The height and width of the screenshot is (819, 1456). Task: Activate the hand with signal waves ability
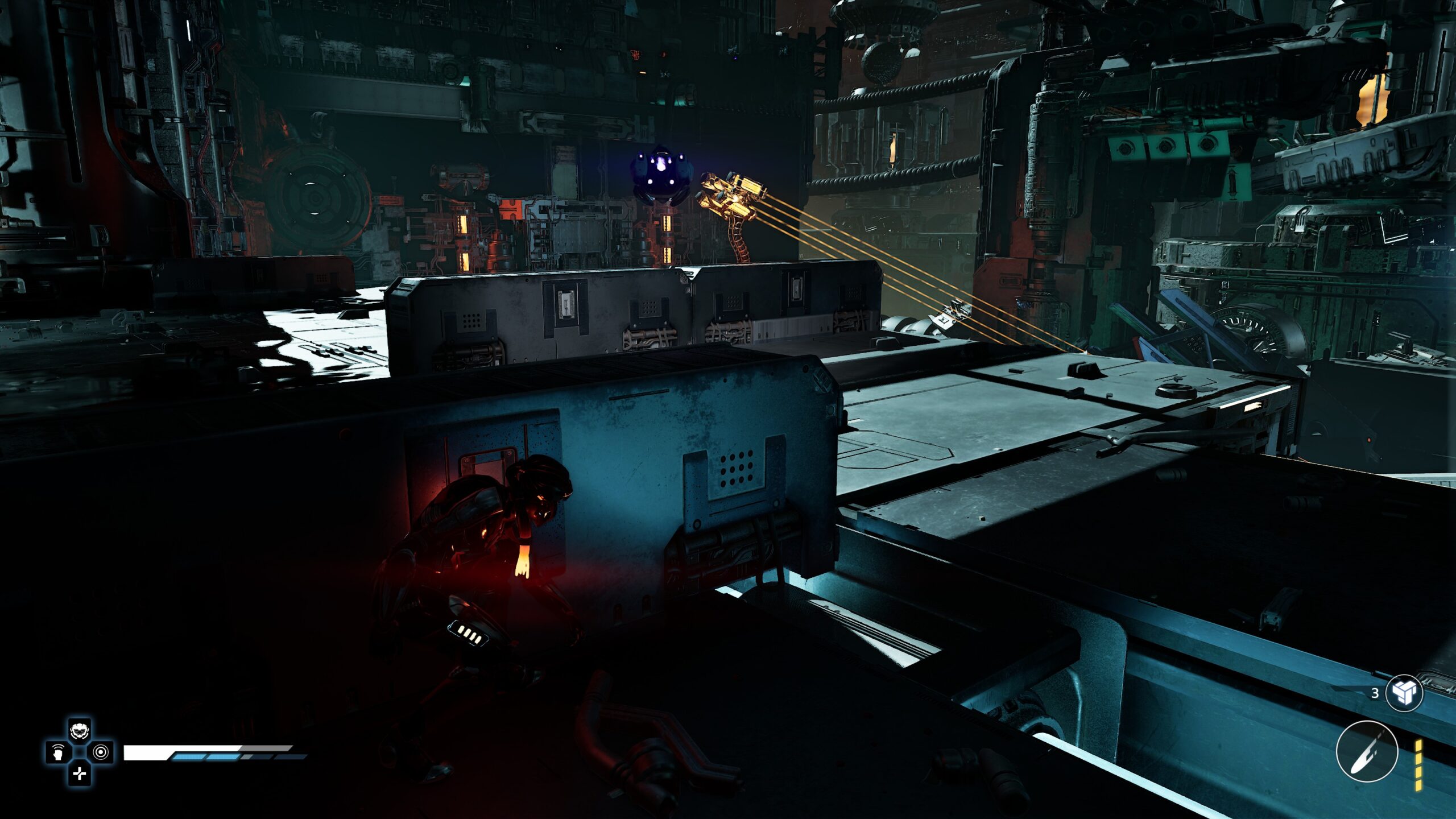point(58,752)
